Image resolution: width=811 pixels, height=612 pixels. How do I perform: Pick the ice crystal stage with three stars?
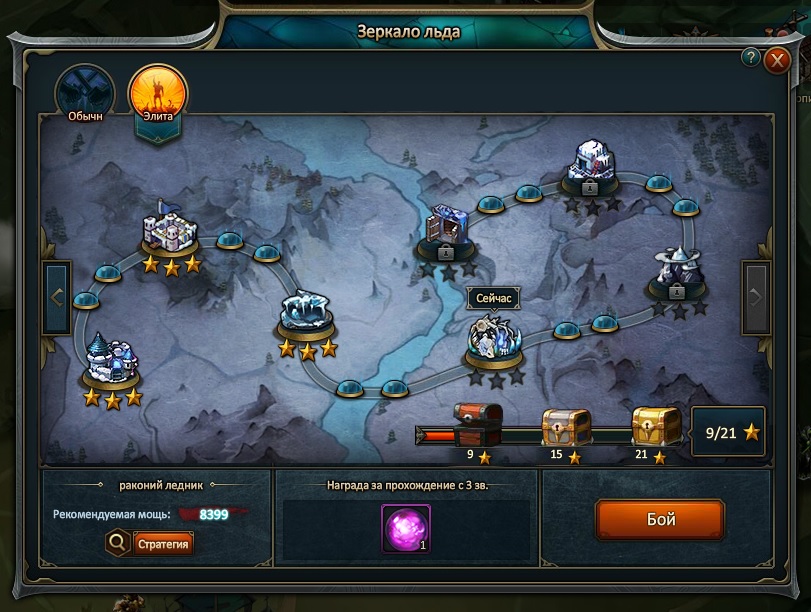(x=307, y=314)
